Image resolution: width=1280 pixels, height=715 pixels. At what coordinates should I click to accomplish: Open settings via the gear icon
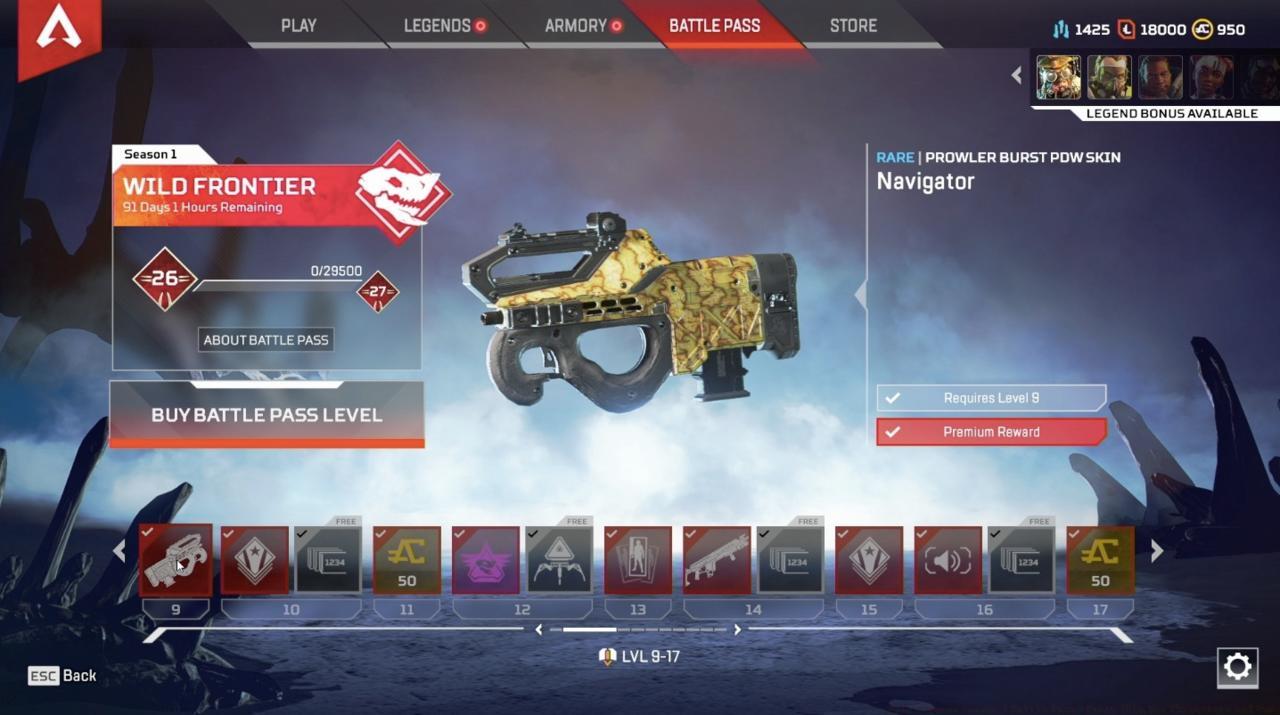[x=1237, y=667]
